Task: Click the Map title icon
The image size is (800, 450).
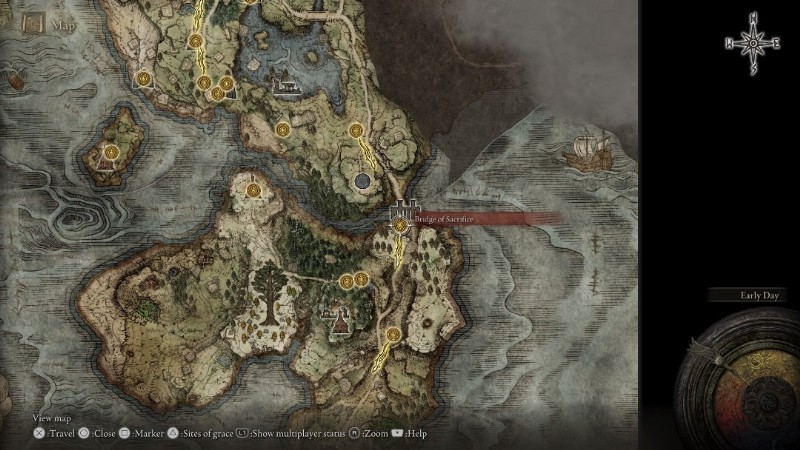Action: pyautogui.click(x=28, y=22)
